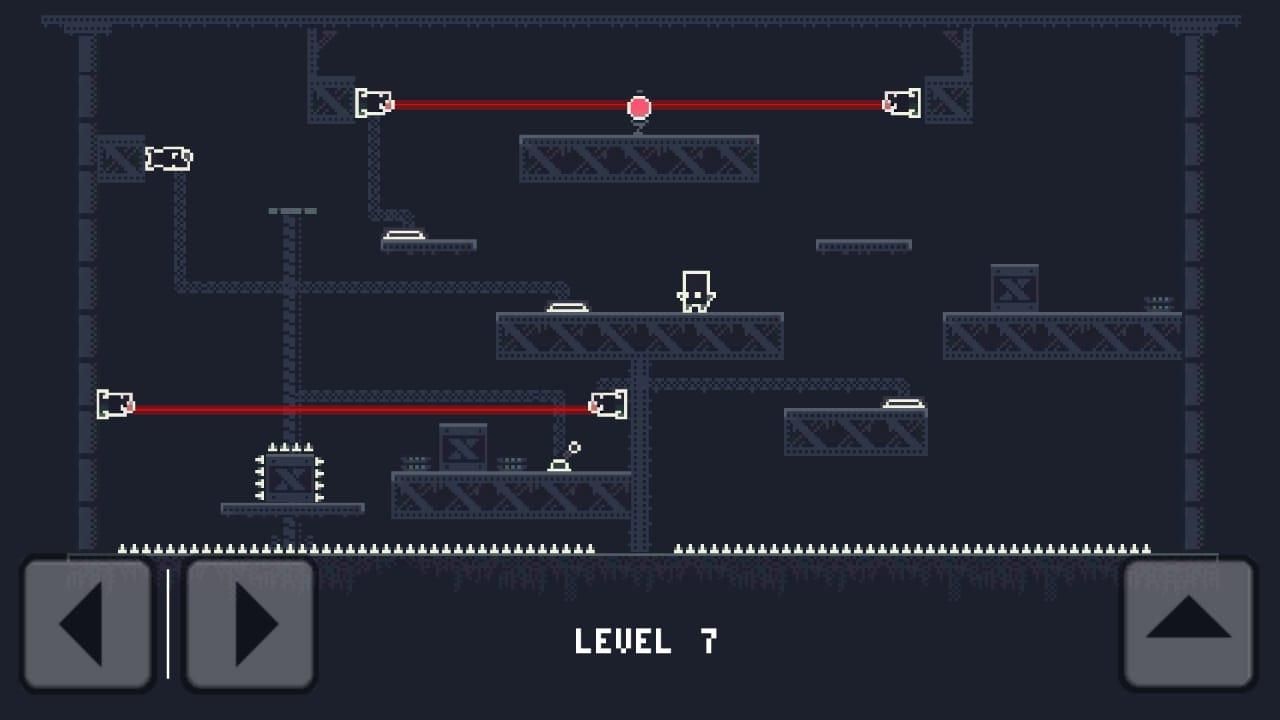
Task: Click the left emitter of the upper laser
Action: point(374,102)
